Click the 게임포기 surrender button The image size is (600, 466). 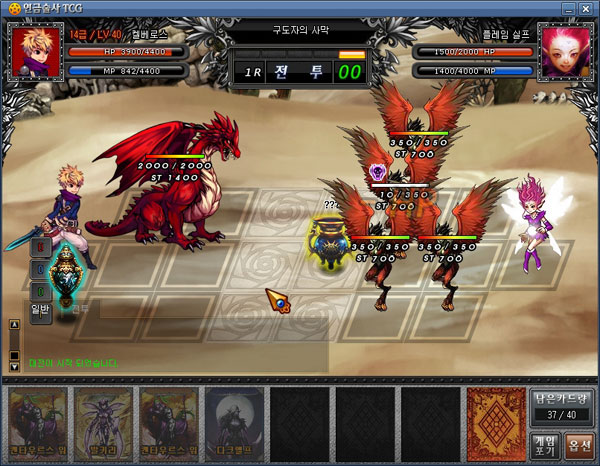(x=545, y=442)
